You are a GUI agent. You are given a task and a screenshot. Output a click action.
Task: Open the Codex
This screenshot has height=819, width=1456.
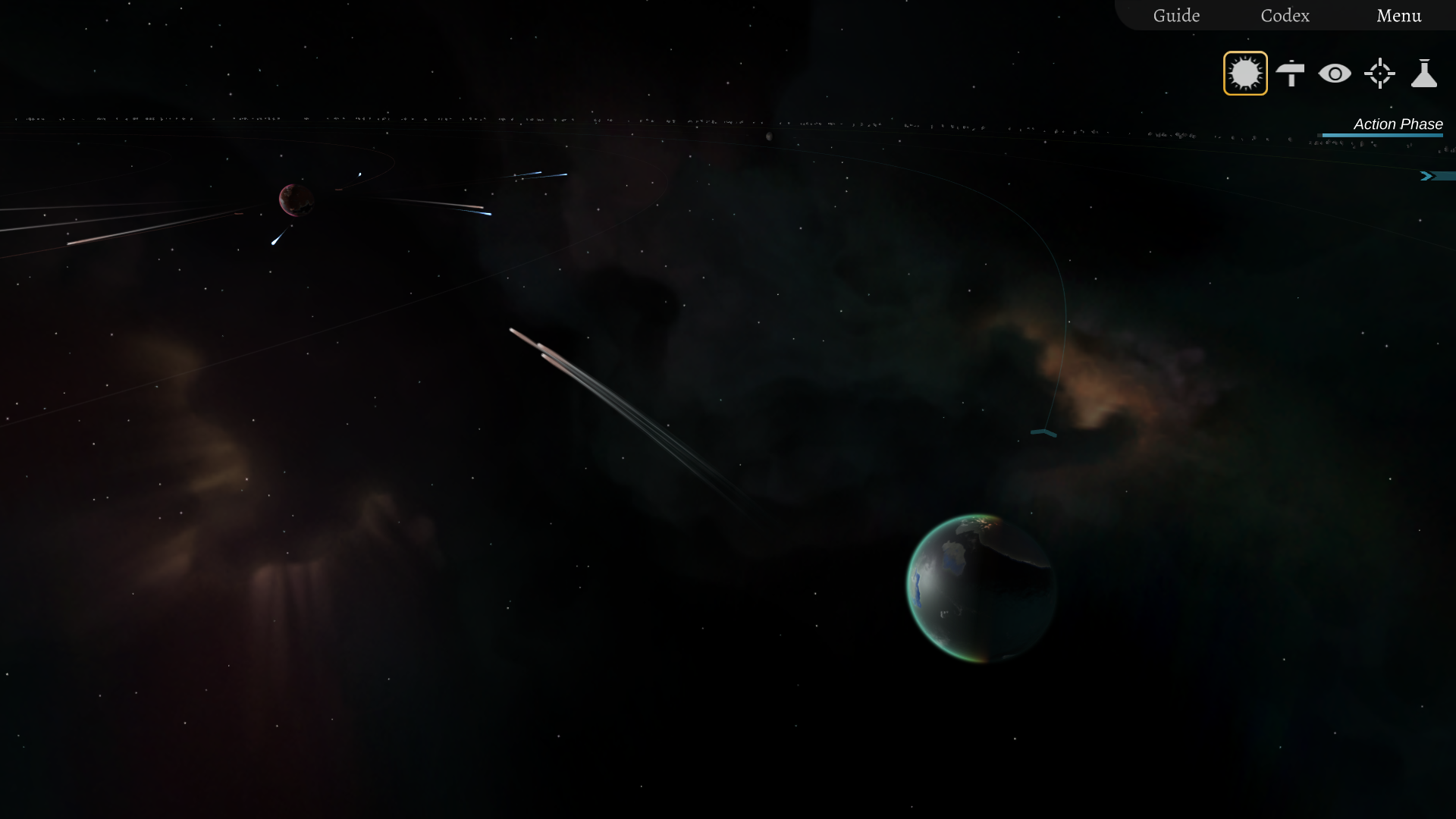click(x=1285, y=15)
